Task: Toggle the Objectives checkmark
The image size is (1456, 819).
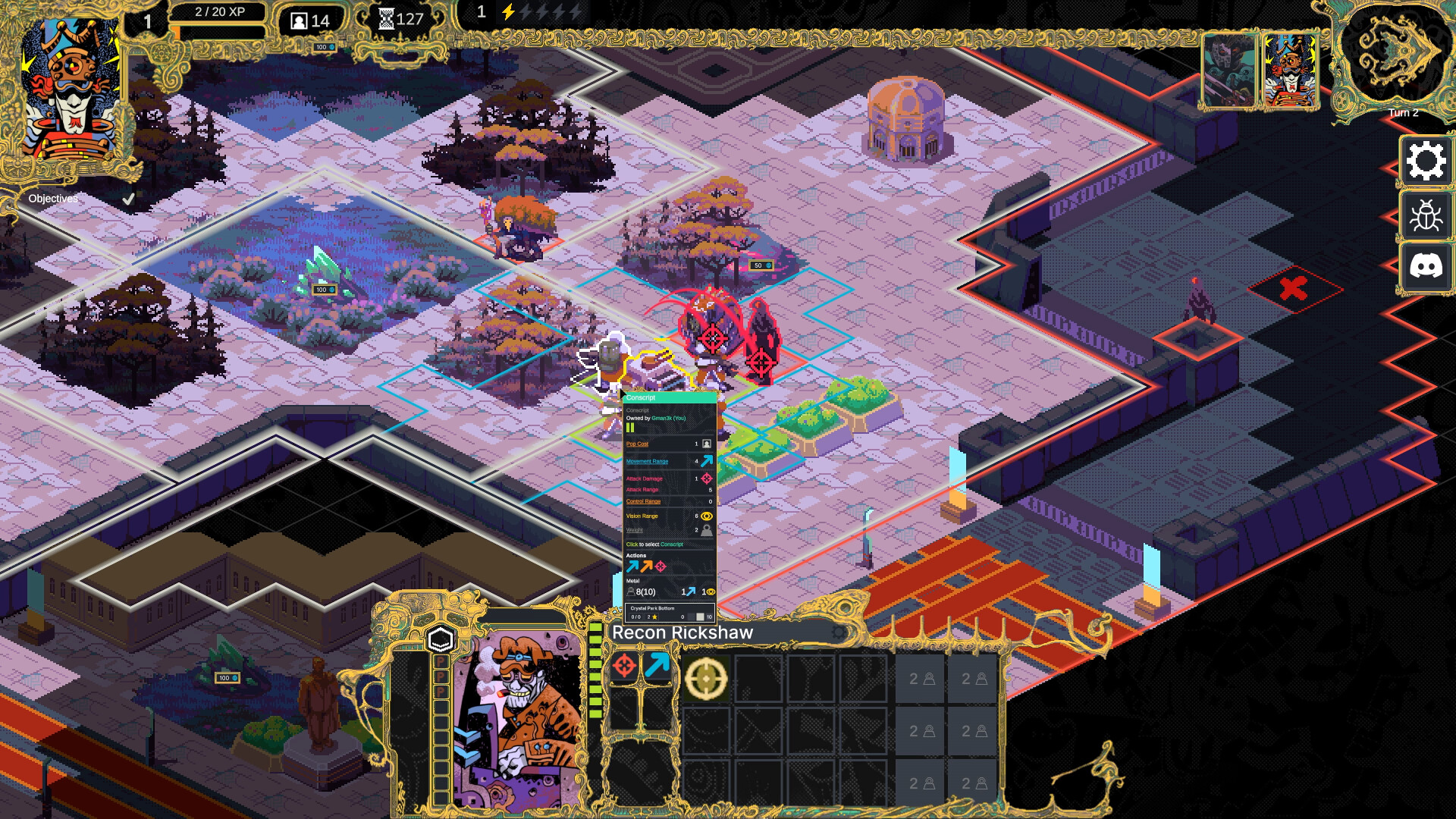Action: coord(127,197)
